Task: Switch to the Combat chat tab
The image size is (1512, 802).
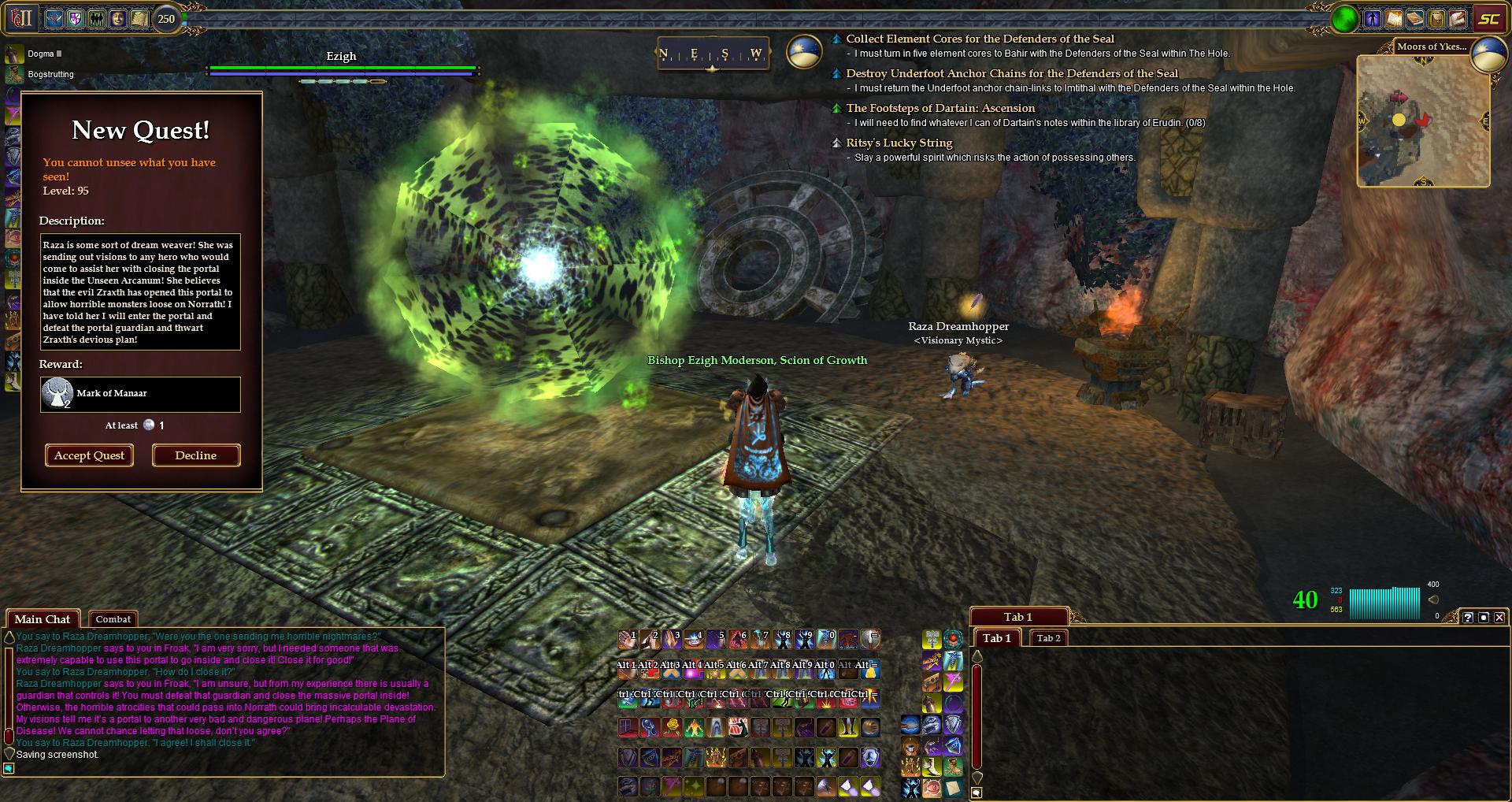Action: coord(113,619)
